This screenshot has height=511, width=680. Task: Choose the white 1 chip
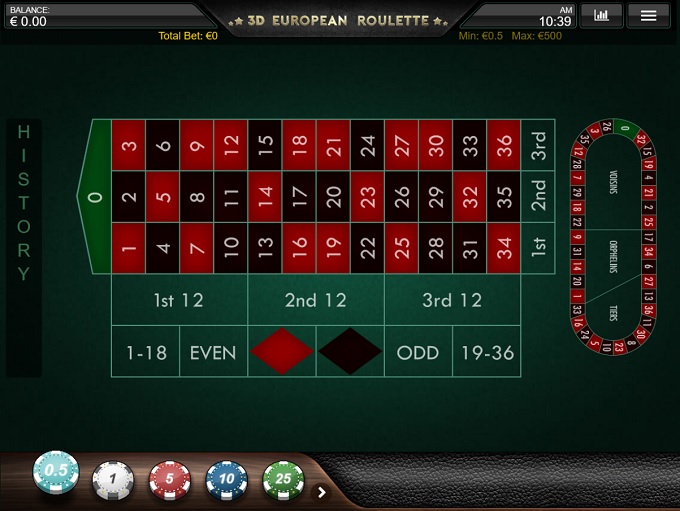pyautogui.click(x=113, y=480)
